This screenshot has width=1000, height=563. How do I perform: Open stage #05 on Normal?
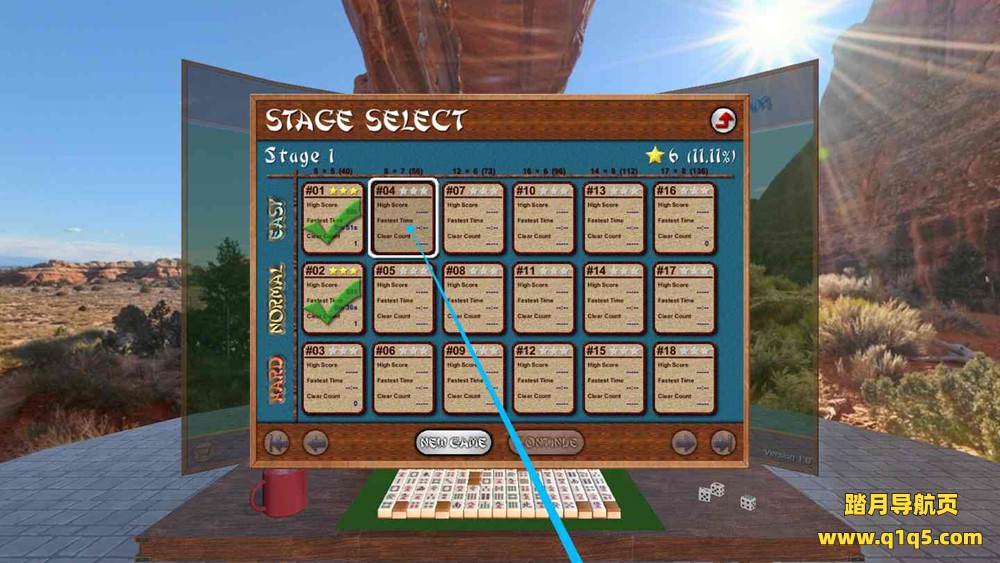tap(404, 298)
